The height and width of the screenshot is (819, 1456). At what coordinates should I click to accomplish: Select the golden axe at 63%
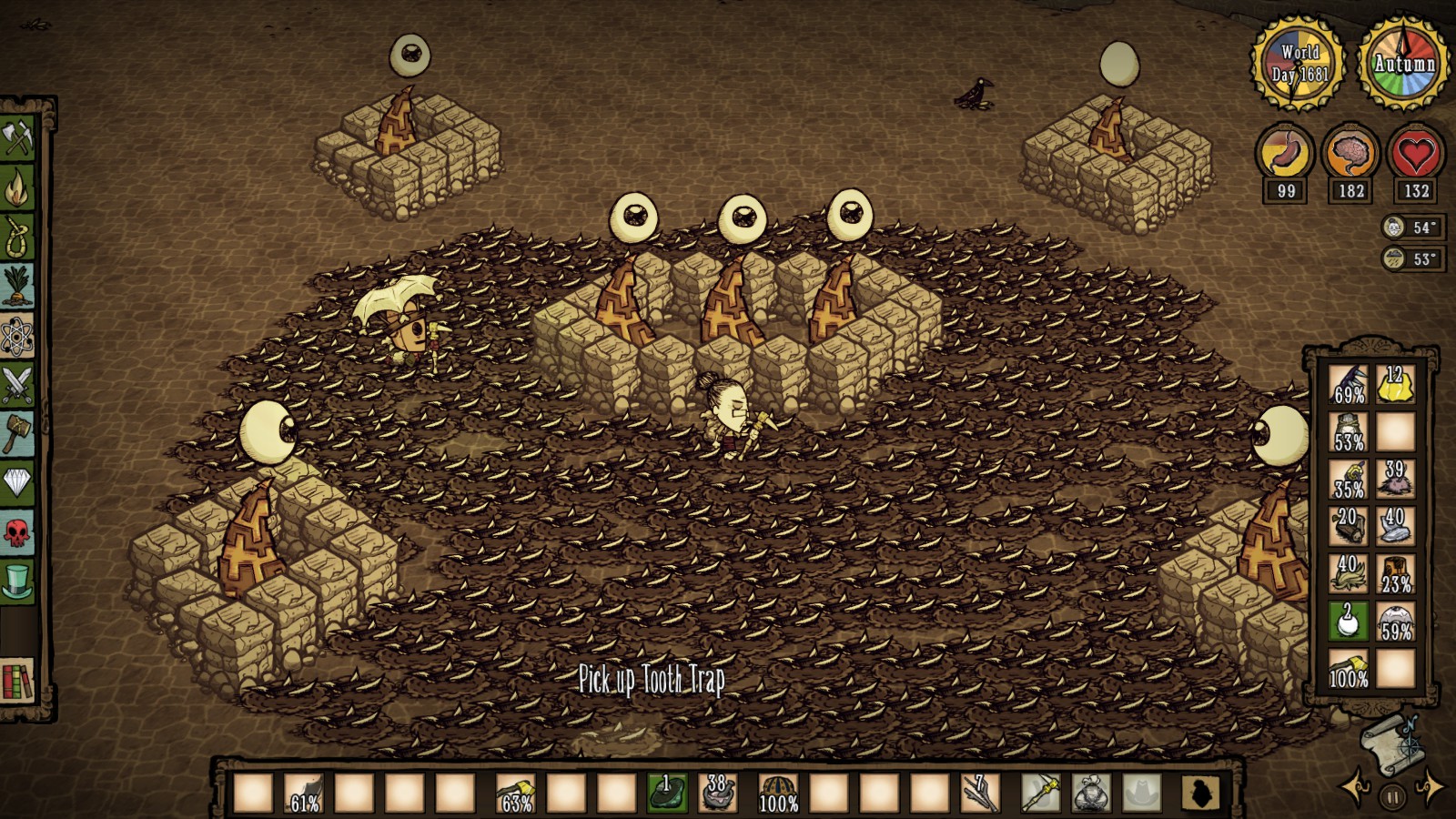point(516,793)
